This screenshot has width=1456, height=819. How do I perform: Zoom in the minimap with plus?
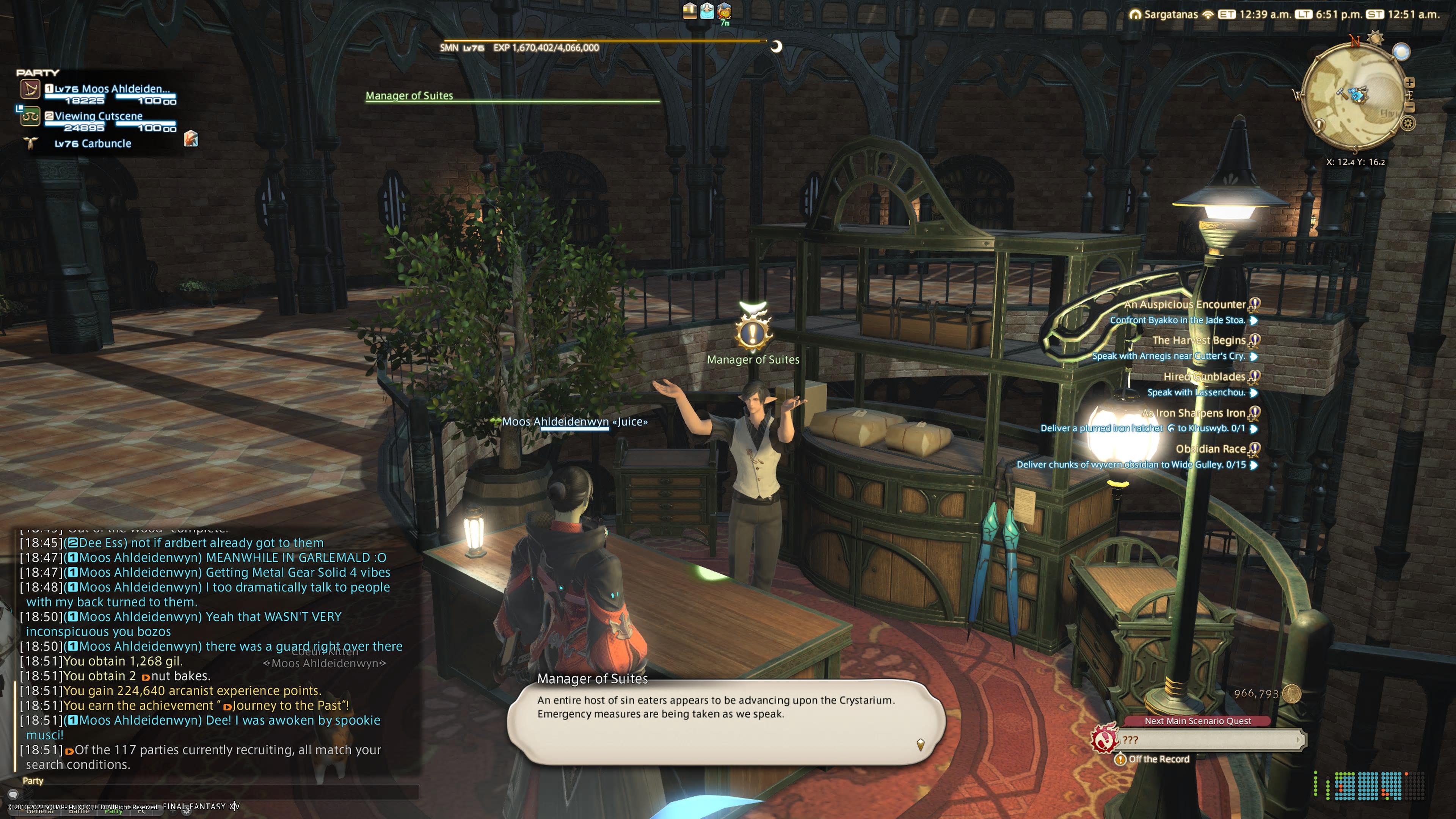1410,83
